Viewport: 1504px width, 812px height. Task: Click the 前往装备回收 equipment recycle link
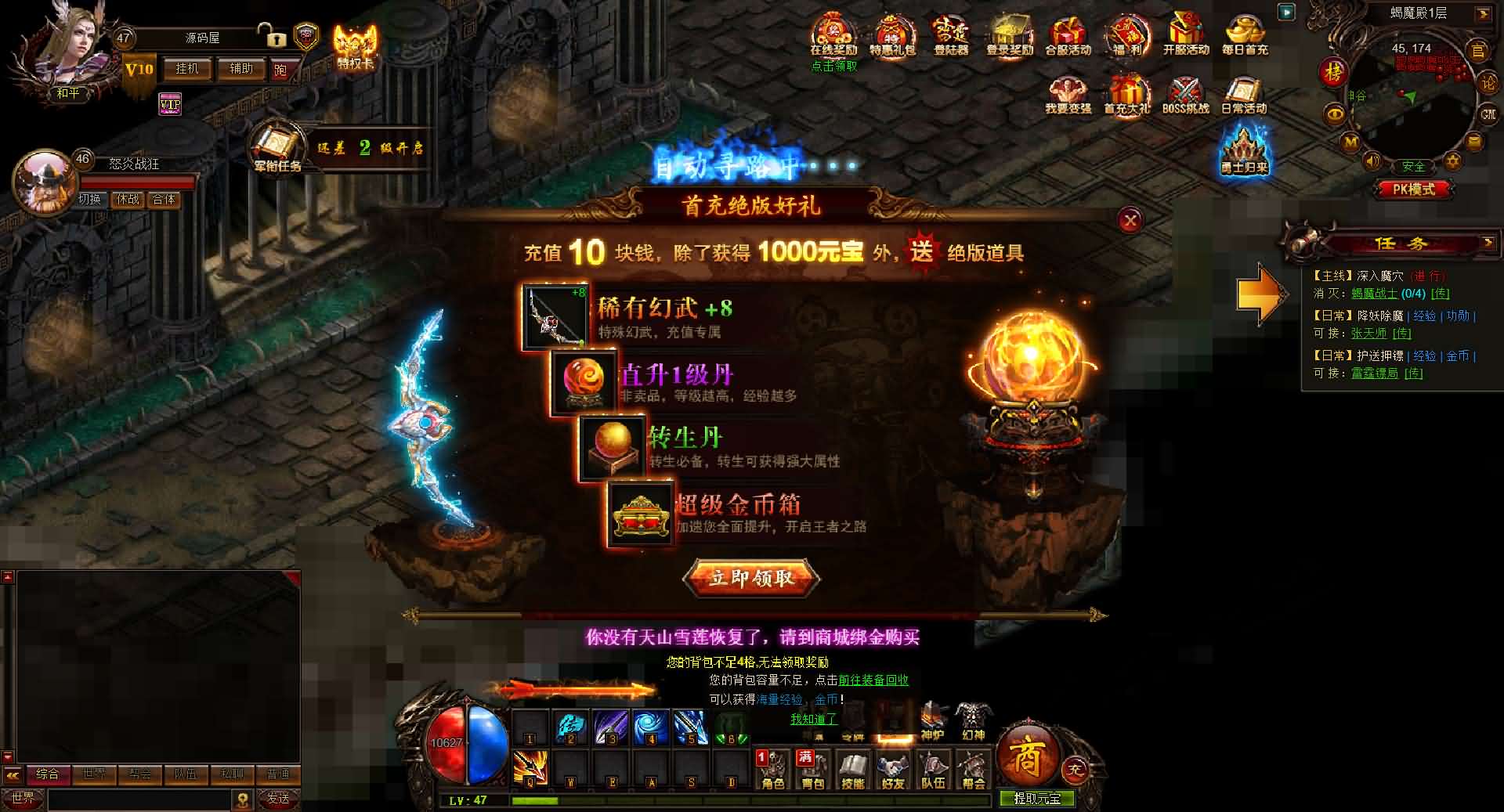pyautogui.click(x=875, y=680)
